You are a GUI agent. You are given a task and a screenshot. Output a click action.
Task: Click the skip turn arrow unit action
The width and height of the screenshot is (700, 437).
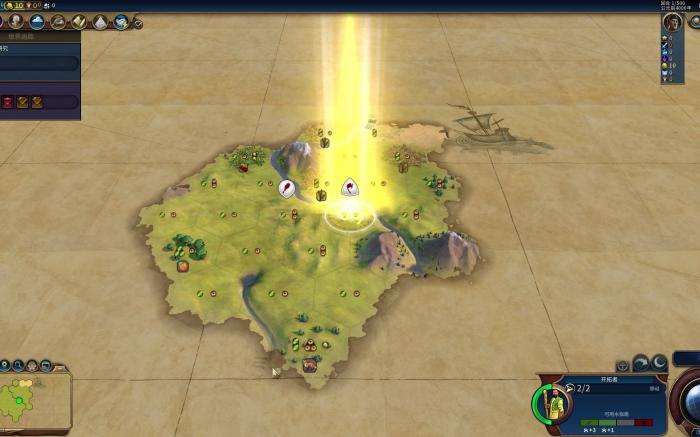pos(641,364)
